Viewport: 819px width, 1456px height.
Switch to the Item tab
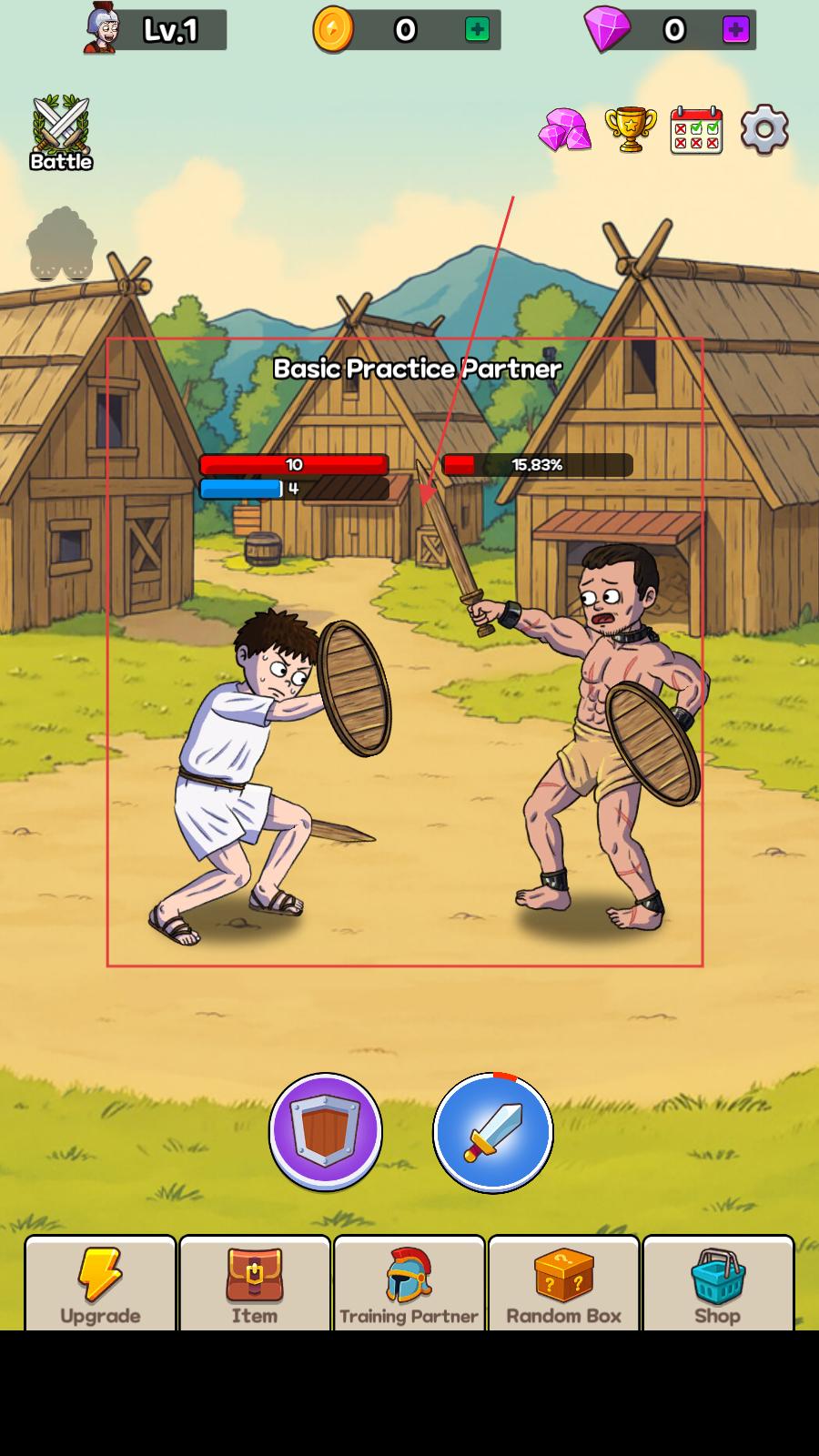(x=255, y=1284)
